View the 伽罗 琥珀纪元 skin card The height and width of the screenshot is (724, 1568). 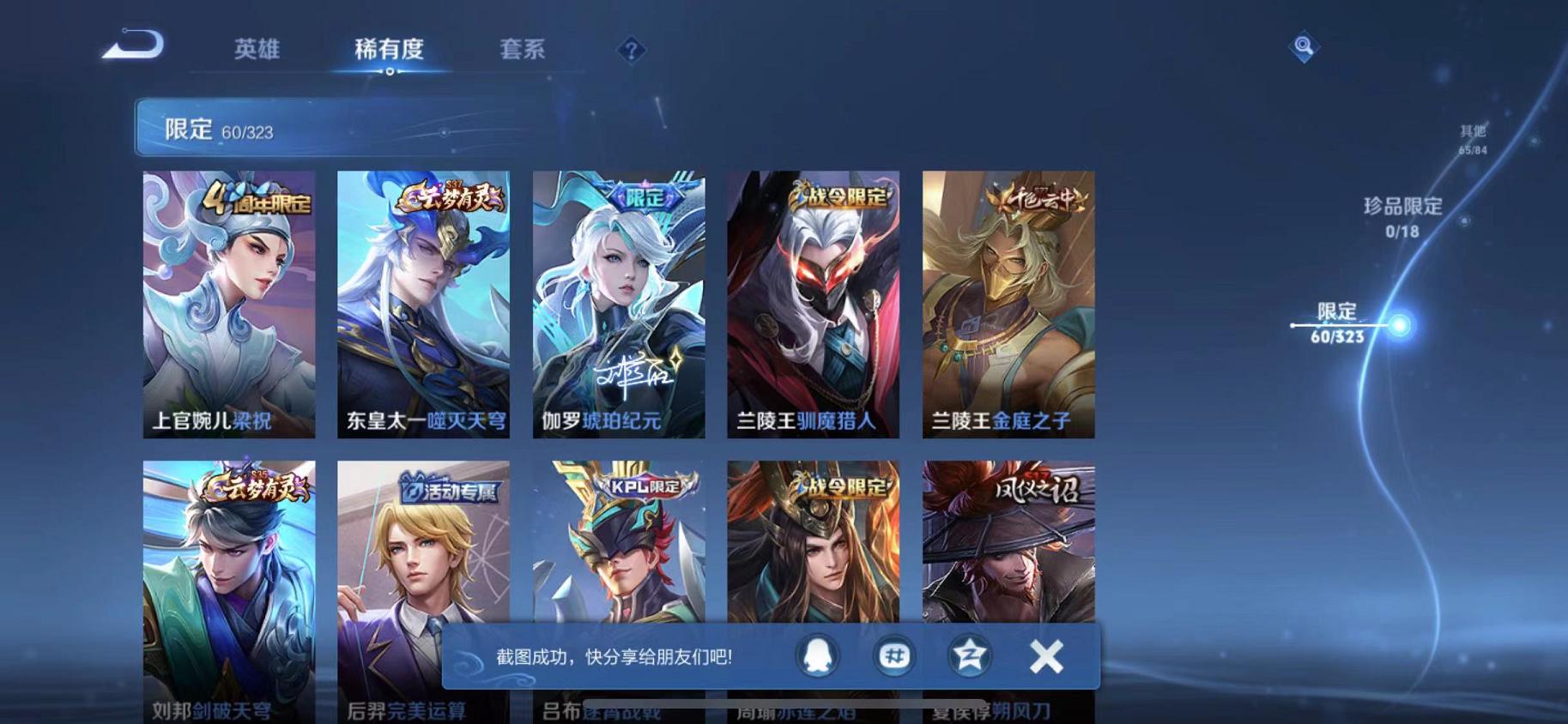[619, 300]
